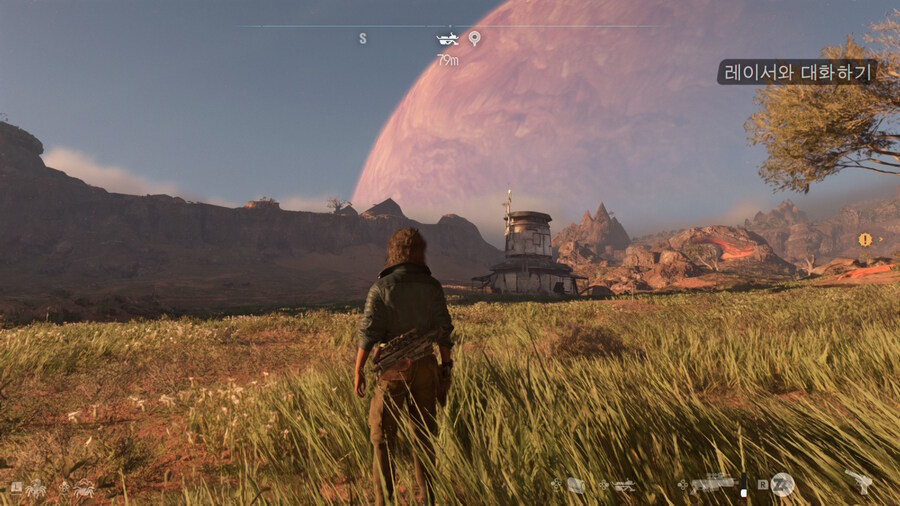
Task: Choose the bandage healing item icon
Action: tap(576, 485)
